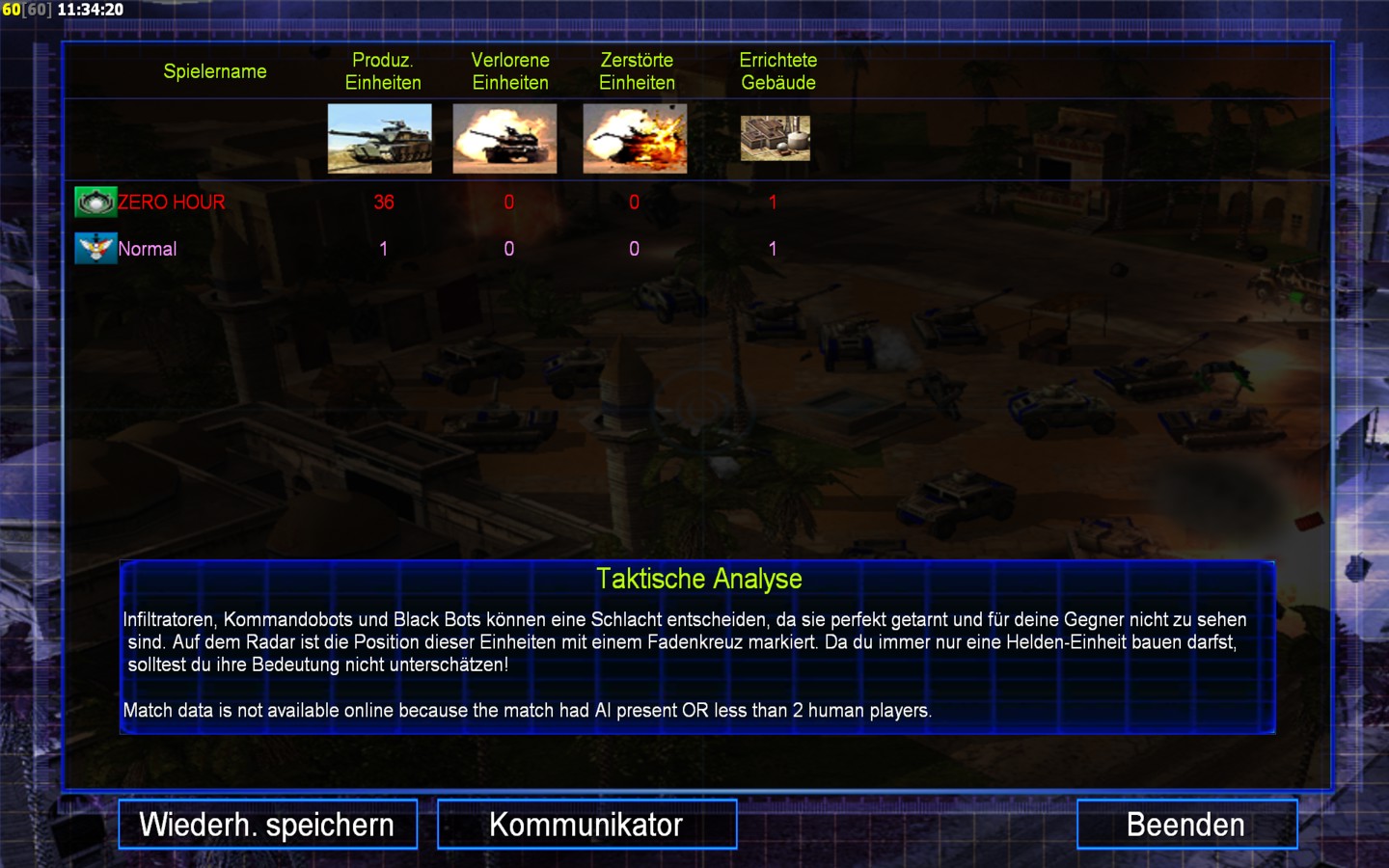Screen dimensions: 1389x868
Task: Click the Wiederh. speichern button
Action: [267, 825]
